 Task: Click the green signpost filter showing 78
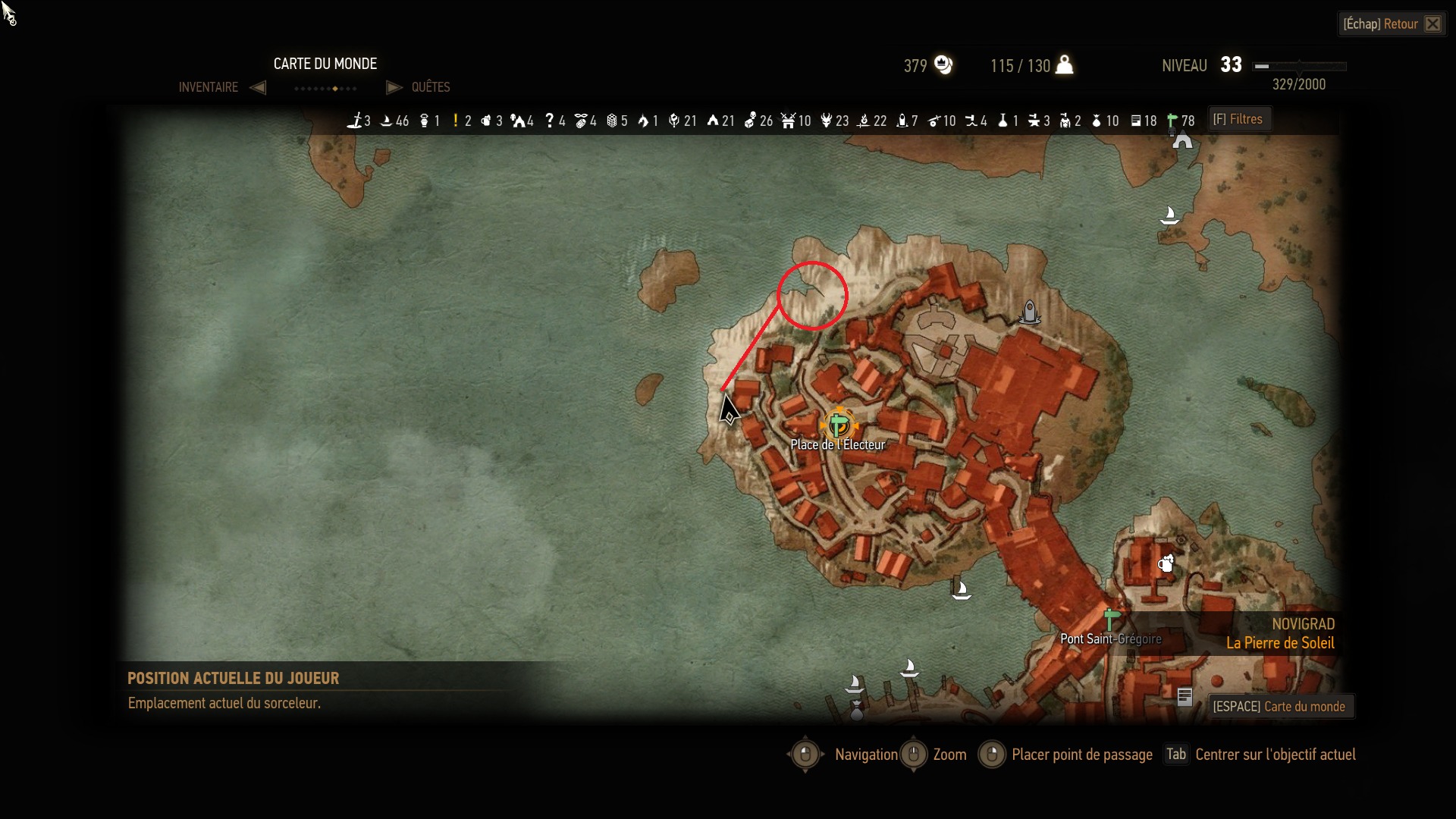click(x=1172, y=121)
